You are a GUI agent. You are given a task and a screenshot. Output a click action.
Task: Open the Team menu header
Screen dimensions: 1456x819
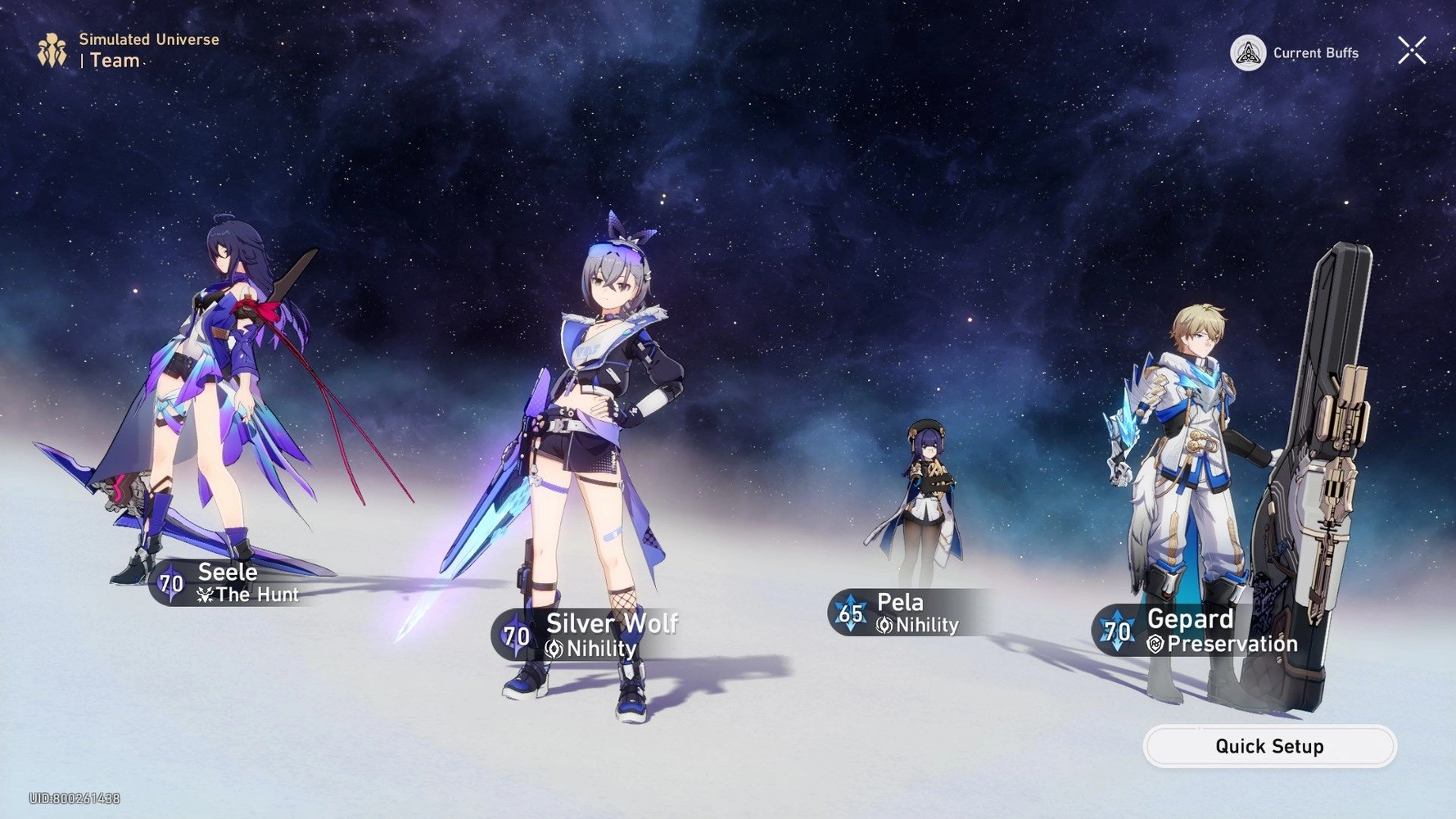(x=115, y=61)
